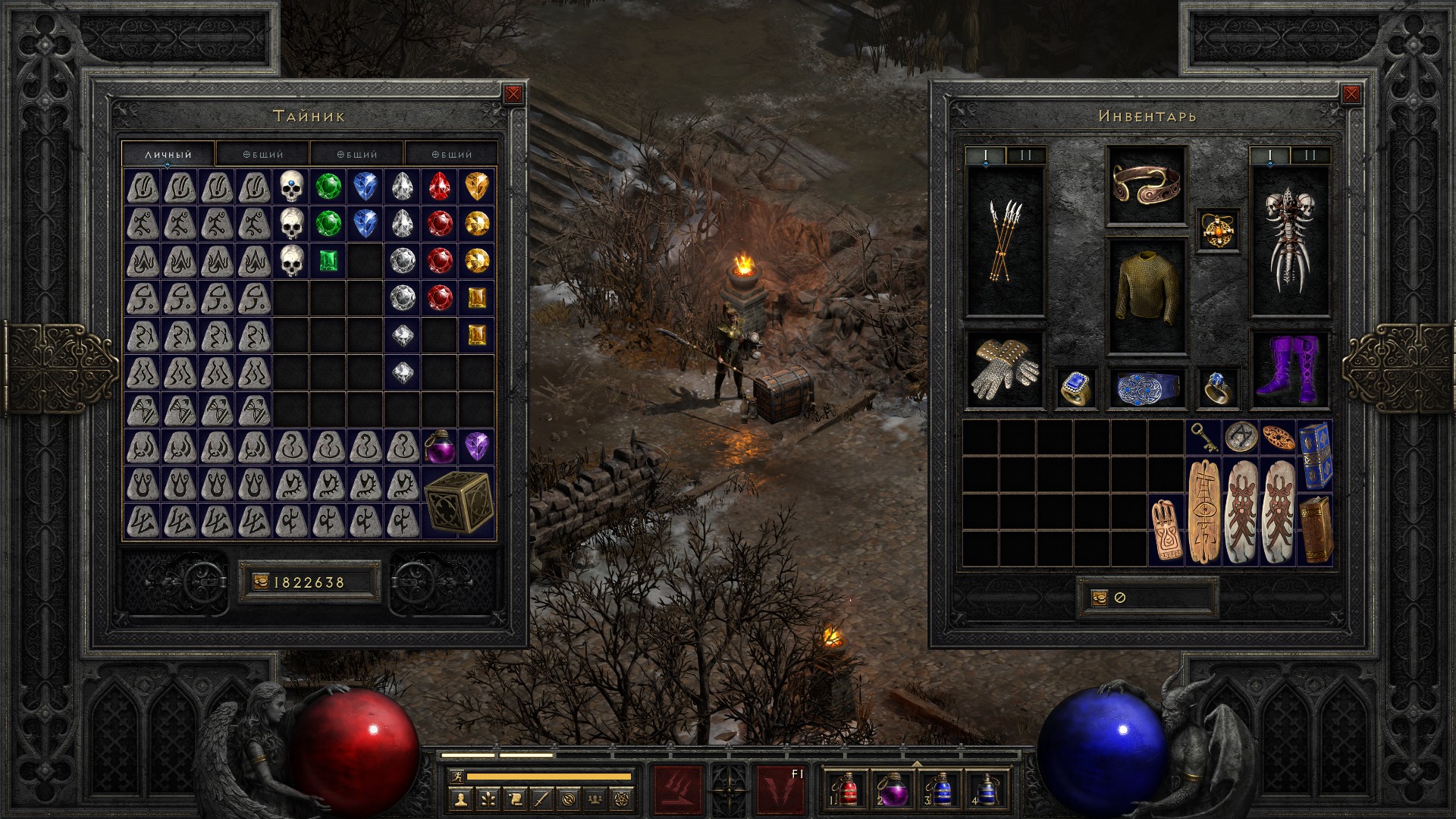The height and width of the screenshot is (819, 1456).
Task: Select the equipped skull shield slot
Action: coord(1289,241)
